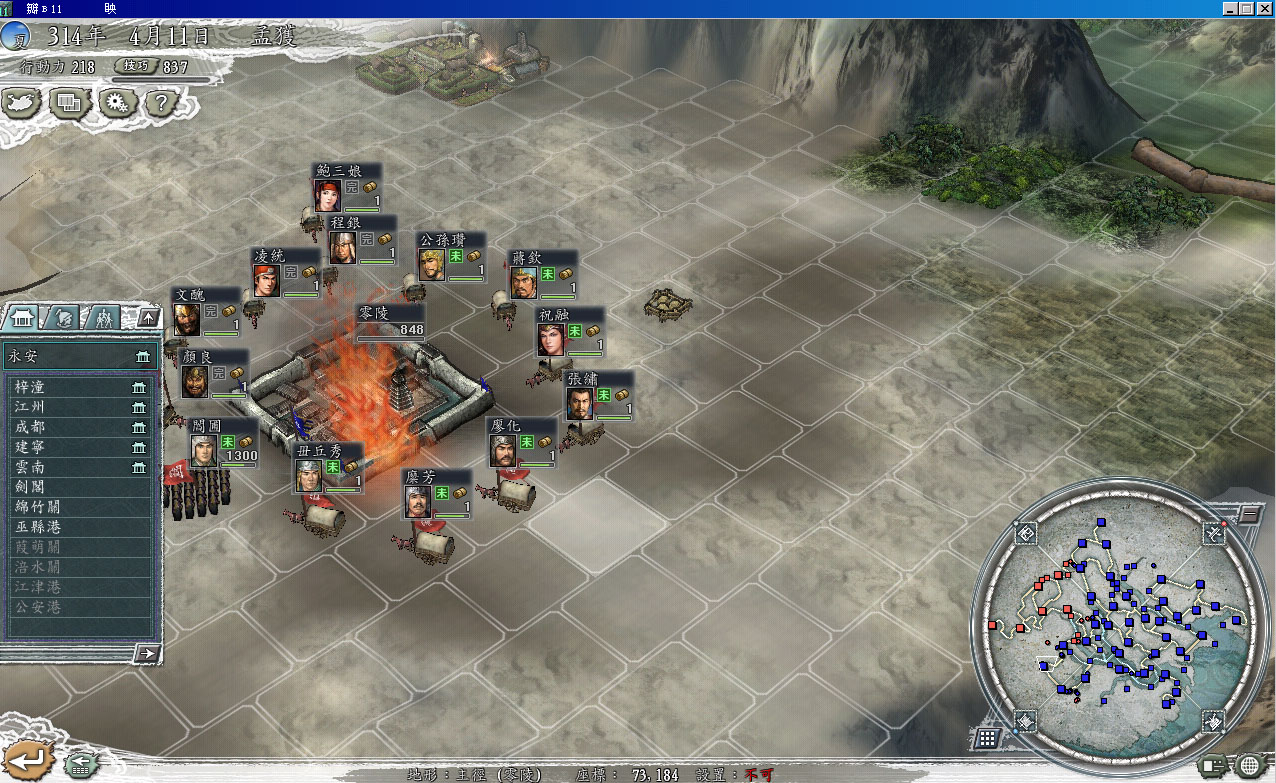Minimize the minimap with dash button

[x=1249, y=515]
